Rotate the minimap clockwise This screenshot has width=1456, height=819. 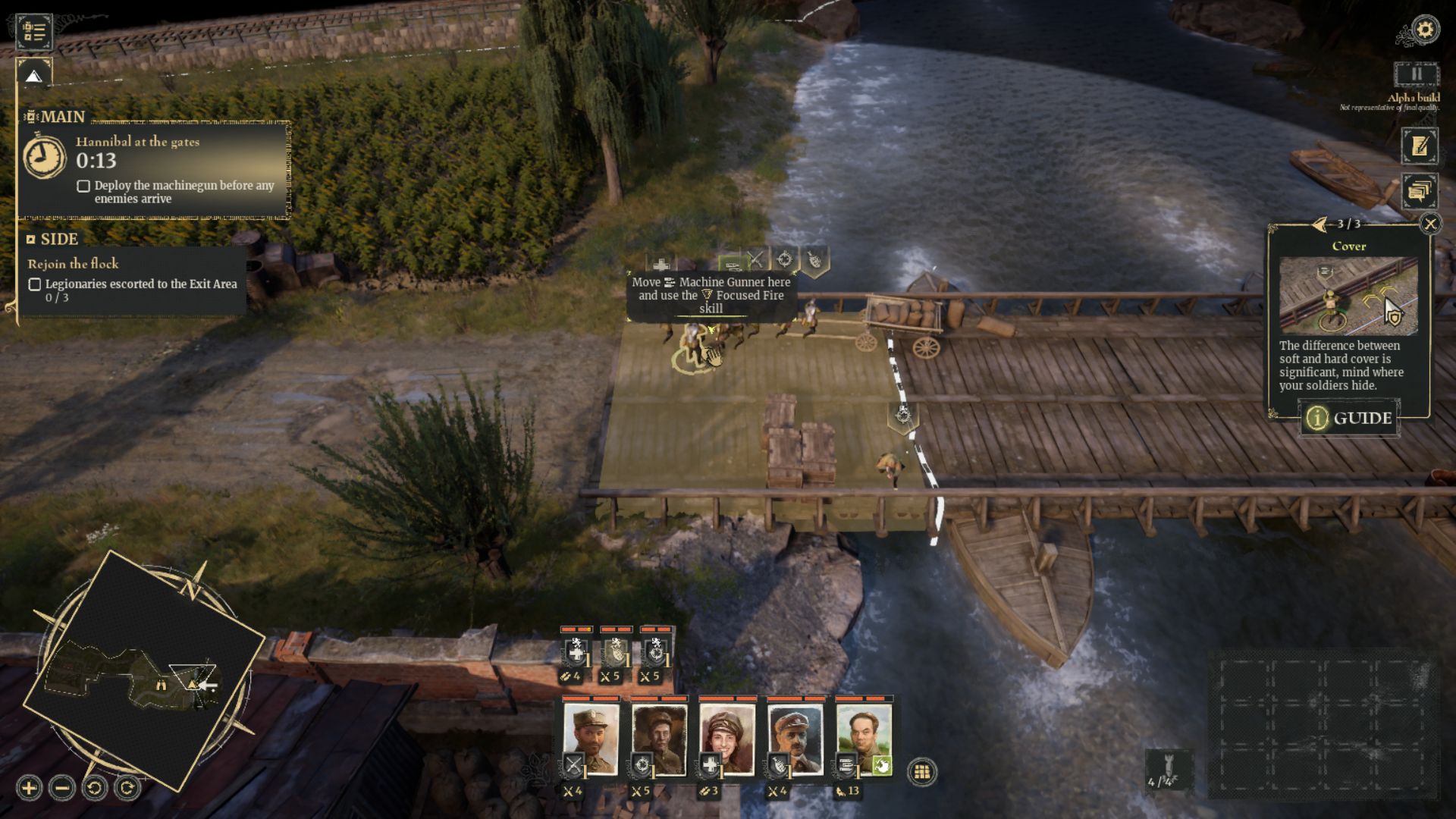point(127,788)
